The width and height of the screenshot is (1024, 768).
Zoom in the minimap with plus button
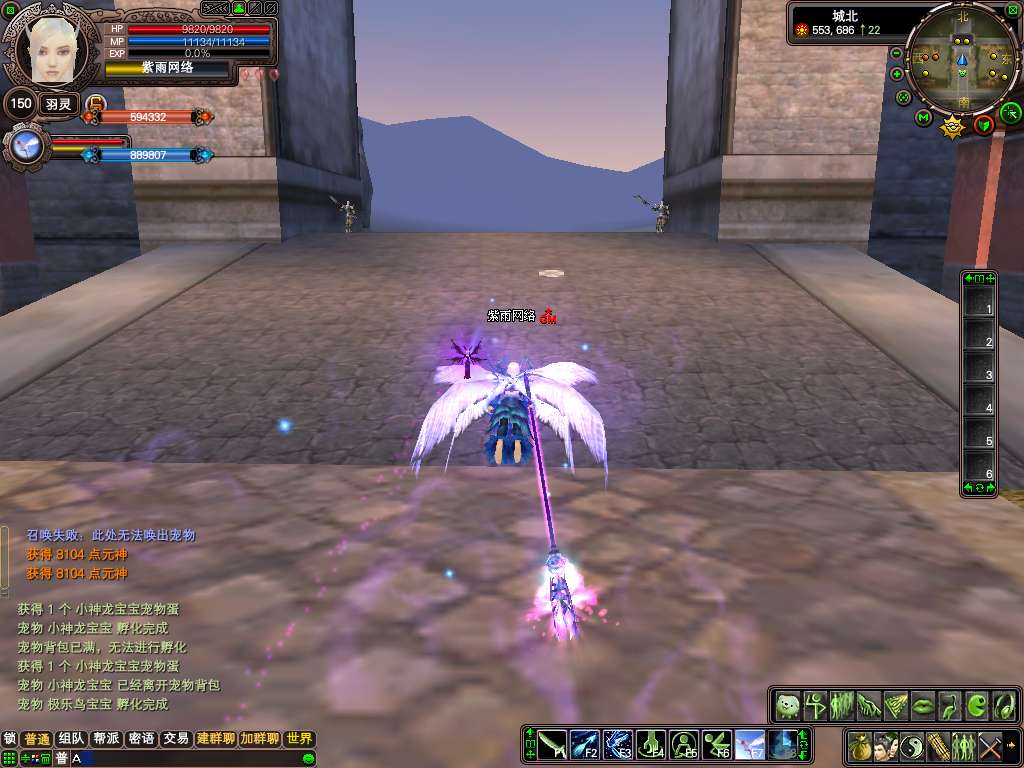point(897,74)
